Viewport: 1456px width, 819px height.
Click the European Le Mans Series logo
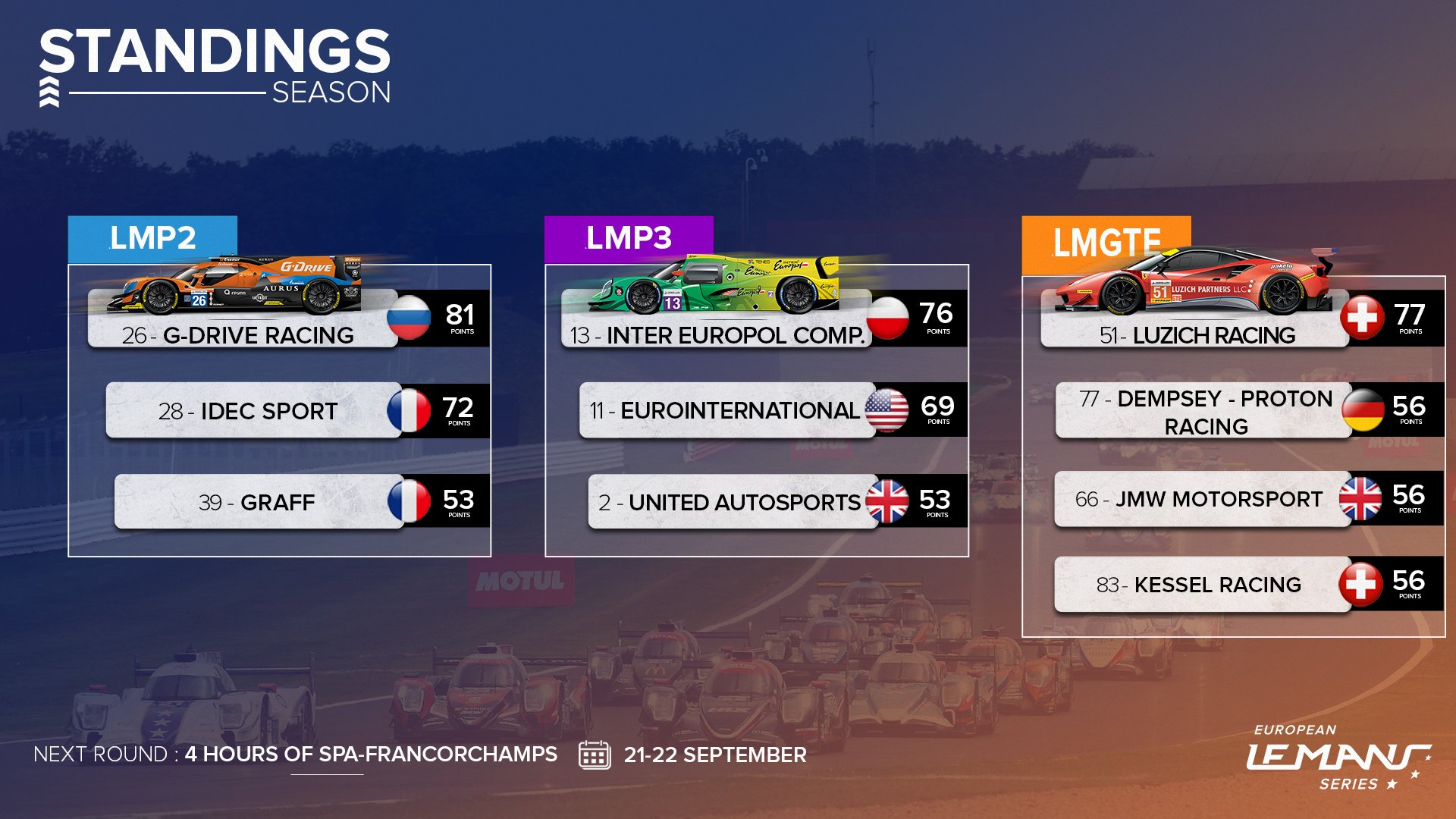tap(1338, 757)
